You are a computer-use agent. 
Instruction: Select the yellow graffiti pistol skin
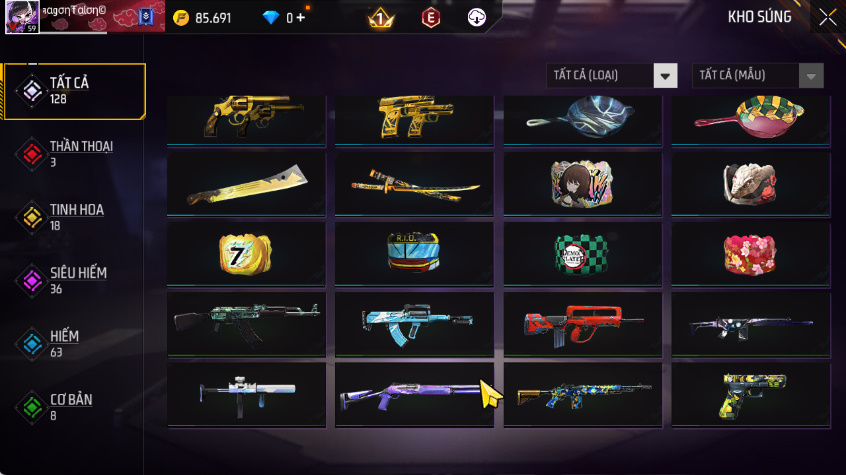(x=750, y=392)
